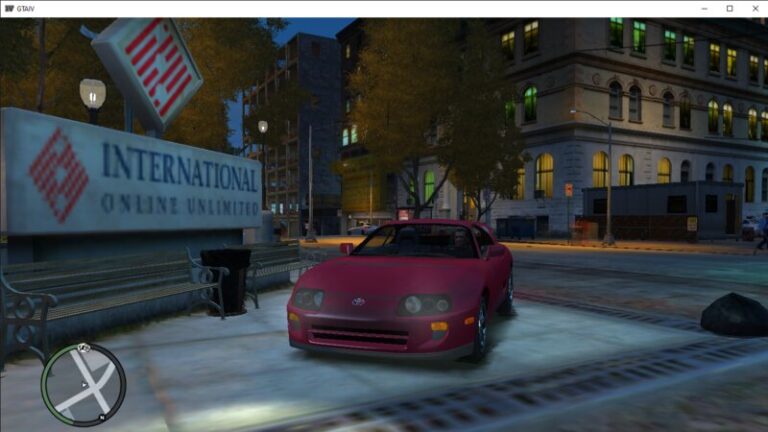Maximize the GTAIV window
This screenshot has height=432, width=768.
click(x=729, y=8)
